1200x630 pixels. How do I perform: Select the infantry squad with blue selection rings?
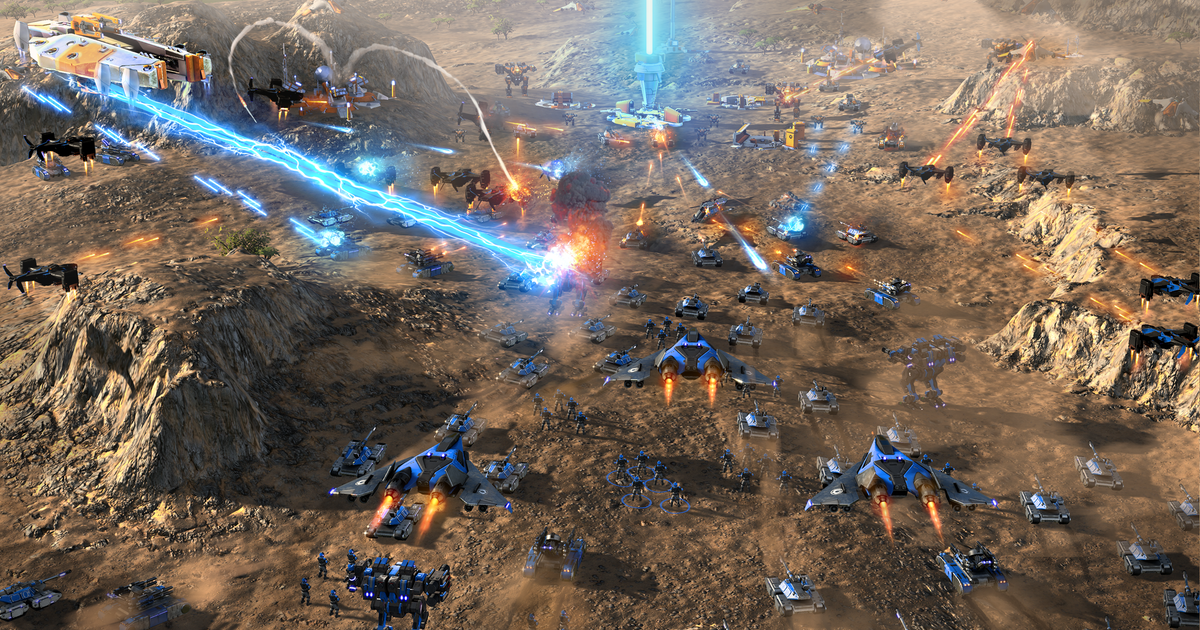tap(648, 484)
